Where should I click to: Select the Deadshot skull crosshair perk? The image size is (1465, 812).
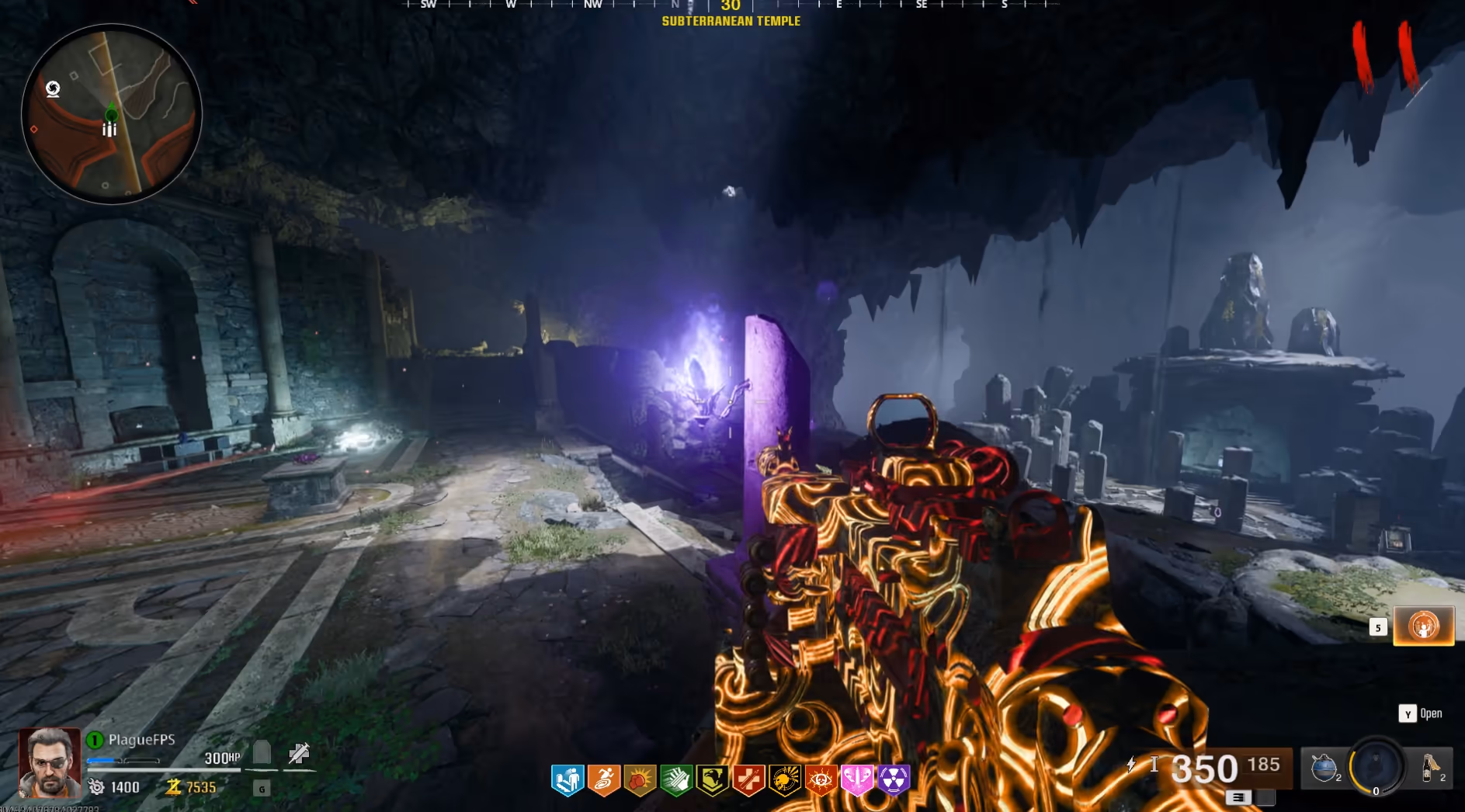click(785, 779)
